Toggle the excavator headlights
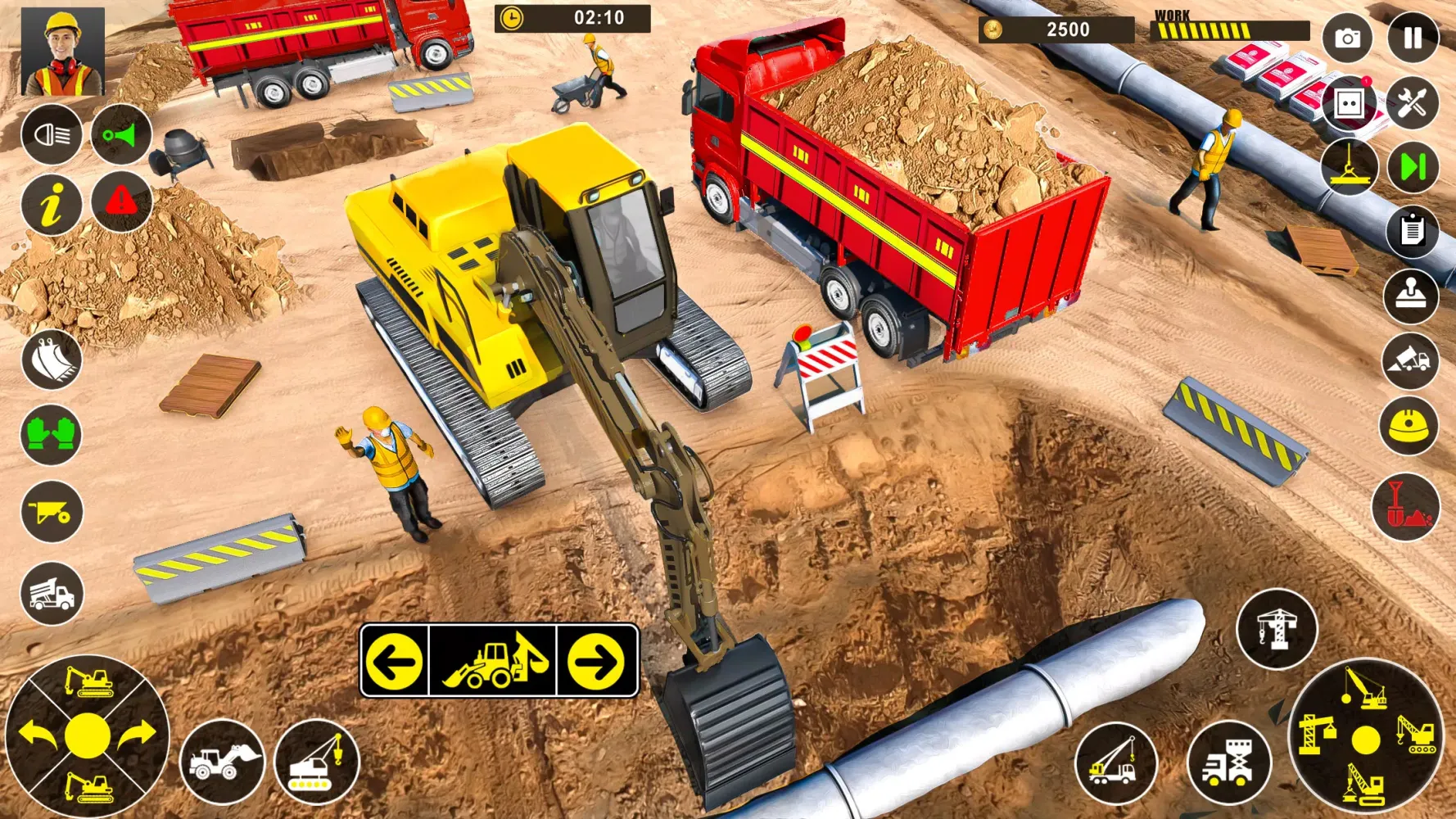The image size is (1456, 819). [51, 135]
